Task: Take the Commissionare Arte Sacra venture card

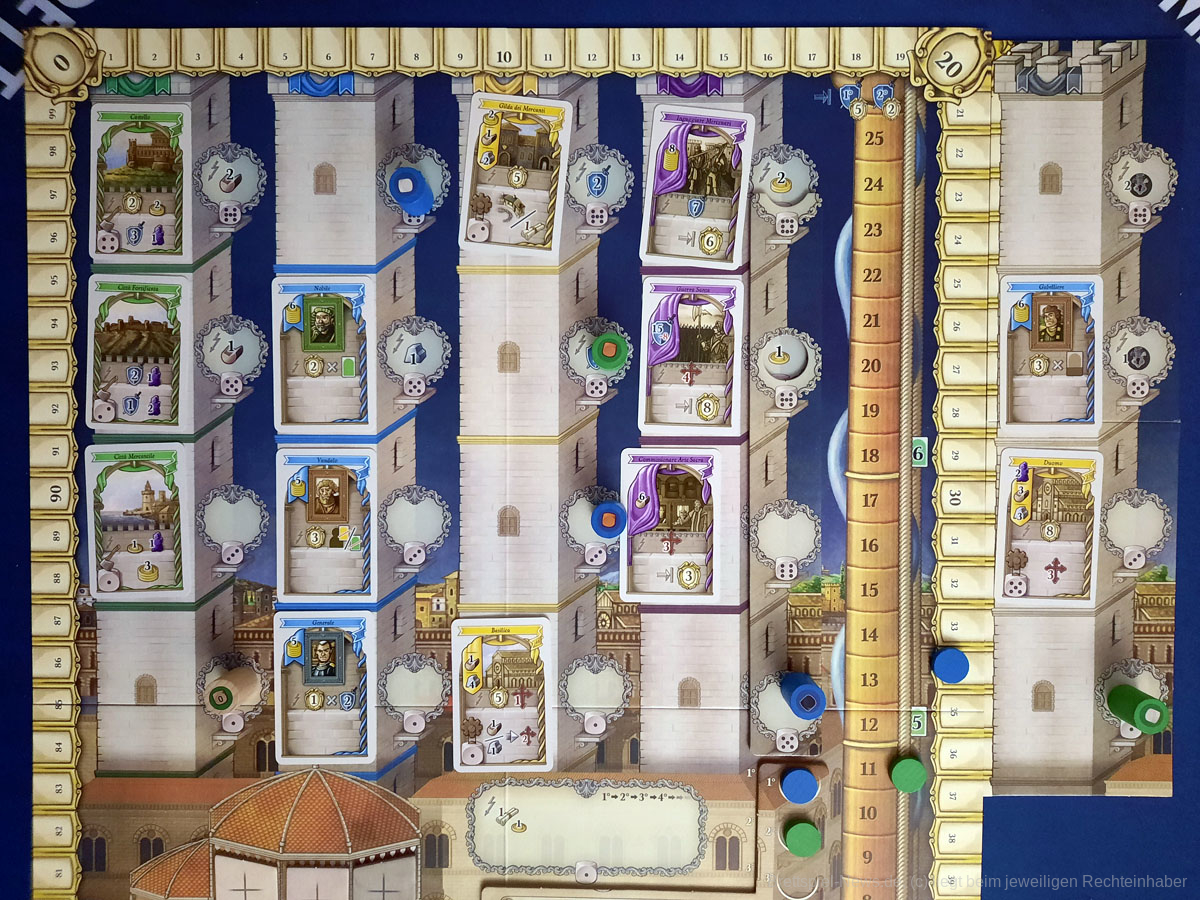Action: tap(669, 523)
